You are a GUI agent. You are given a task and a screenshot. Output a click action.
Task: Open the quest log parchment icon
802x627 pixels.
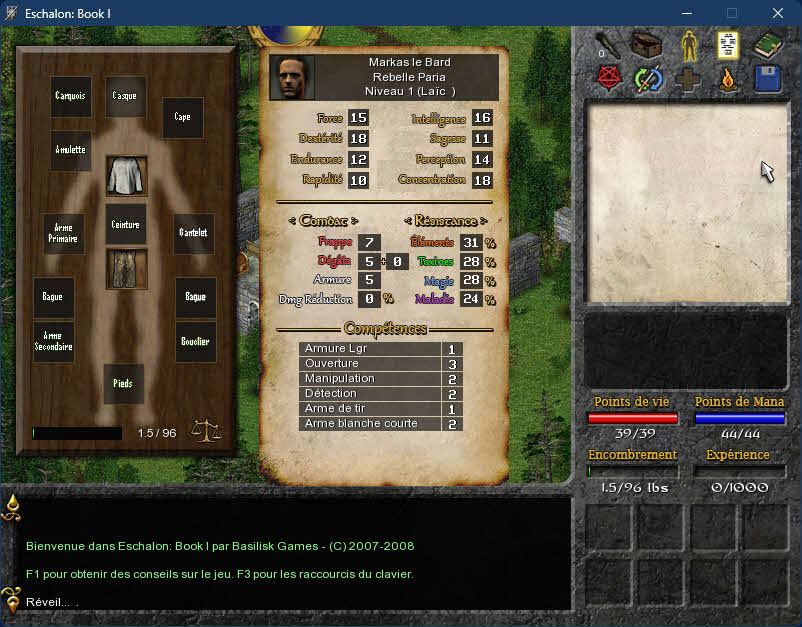[x=729, y=46]
